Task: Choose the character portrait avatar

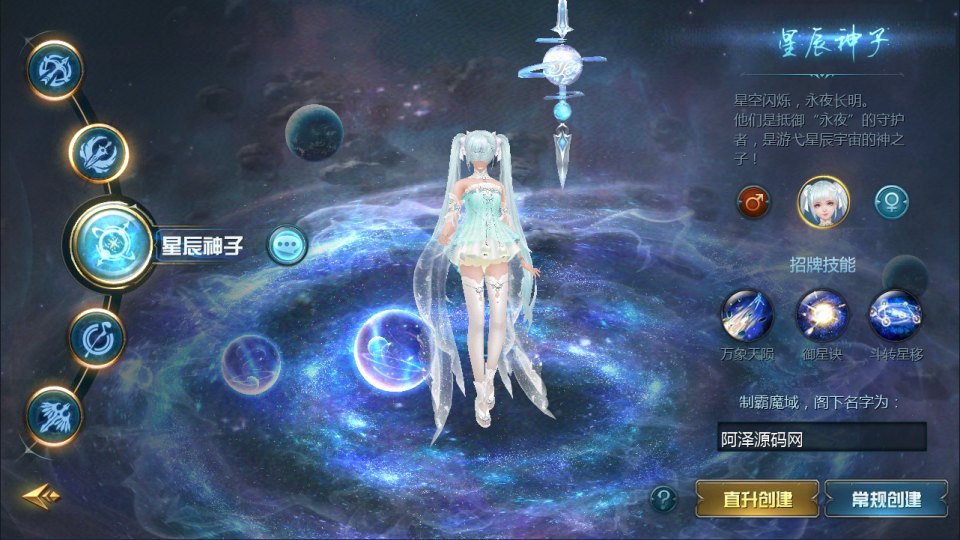Action: [823, 200]
